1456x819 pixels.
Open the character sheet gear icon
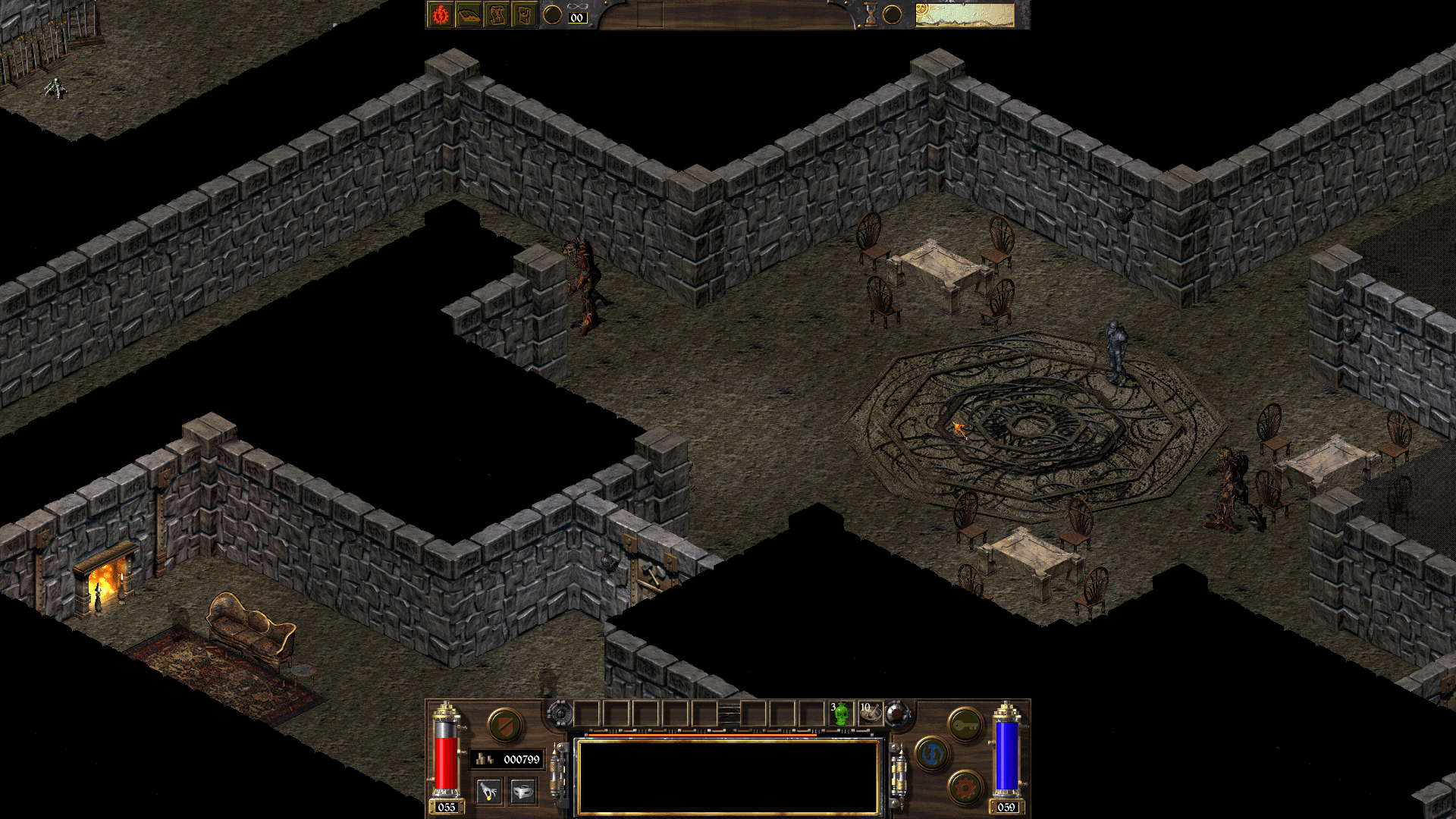(441, 14)
